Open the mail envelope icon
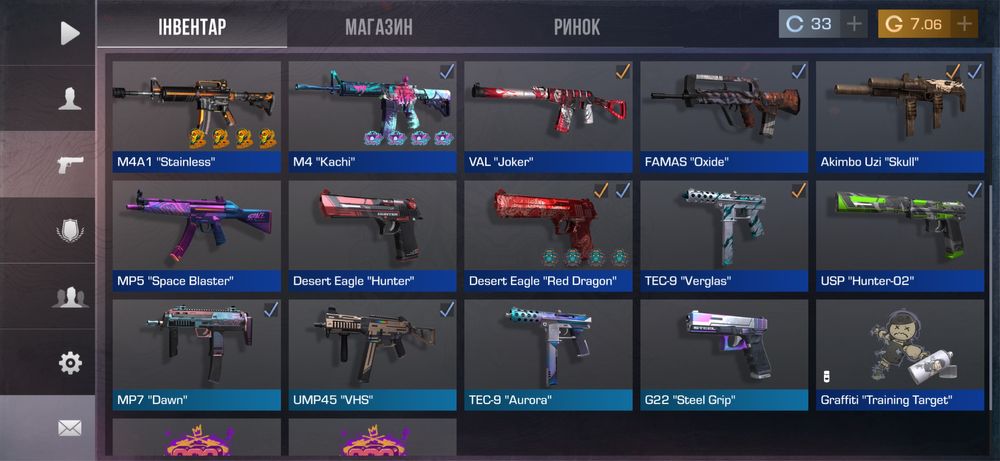This screenshot has height=461, width=1000. [69, 428]
